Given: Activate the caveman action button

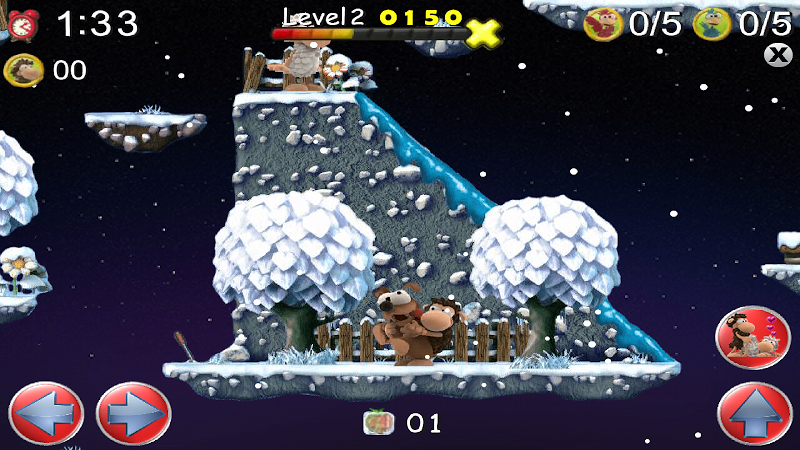Looking at the screenshot, I should pos(753,337).
